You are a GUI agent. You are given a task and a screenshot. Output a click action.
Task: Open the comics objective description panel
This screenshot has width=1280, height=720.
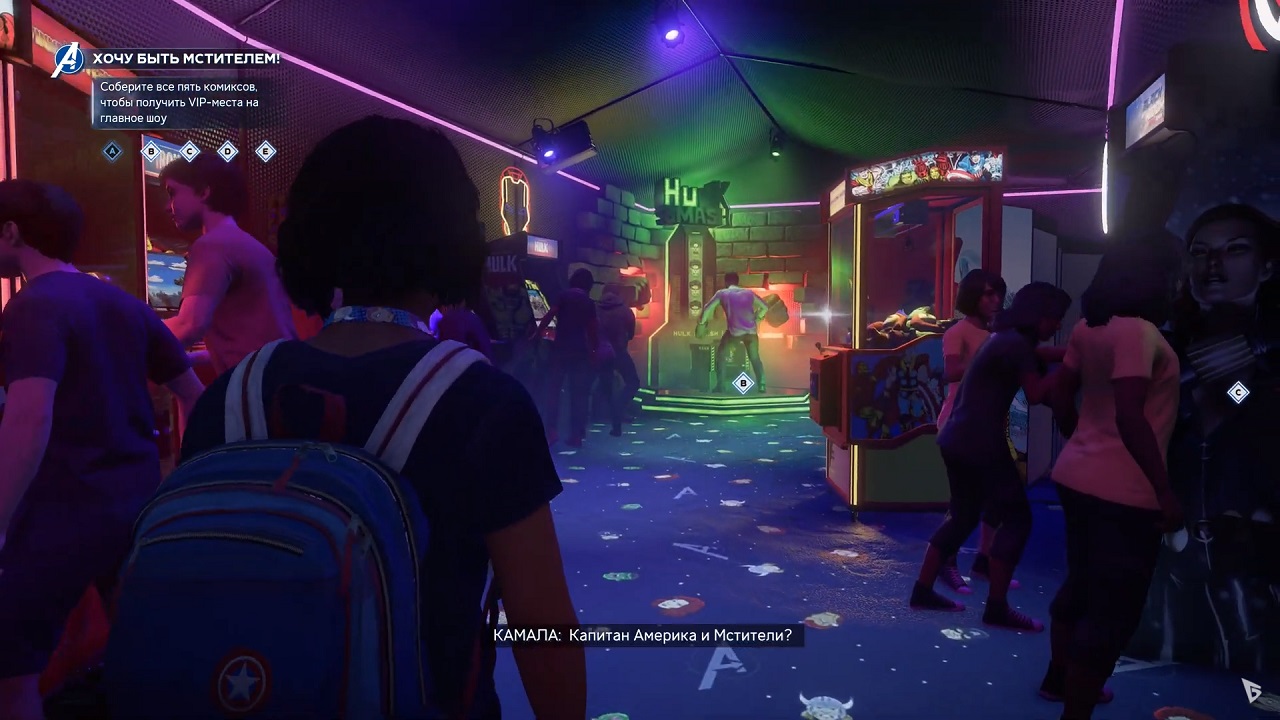(178, 102)
